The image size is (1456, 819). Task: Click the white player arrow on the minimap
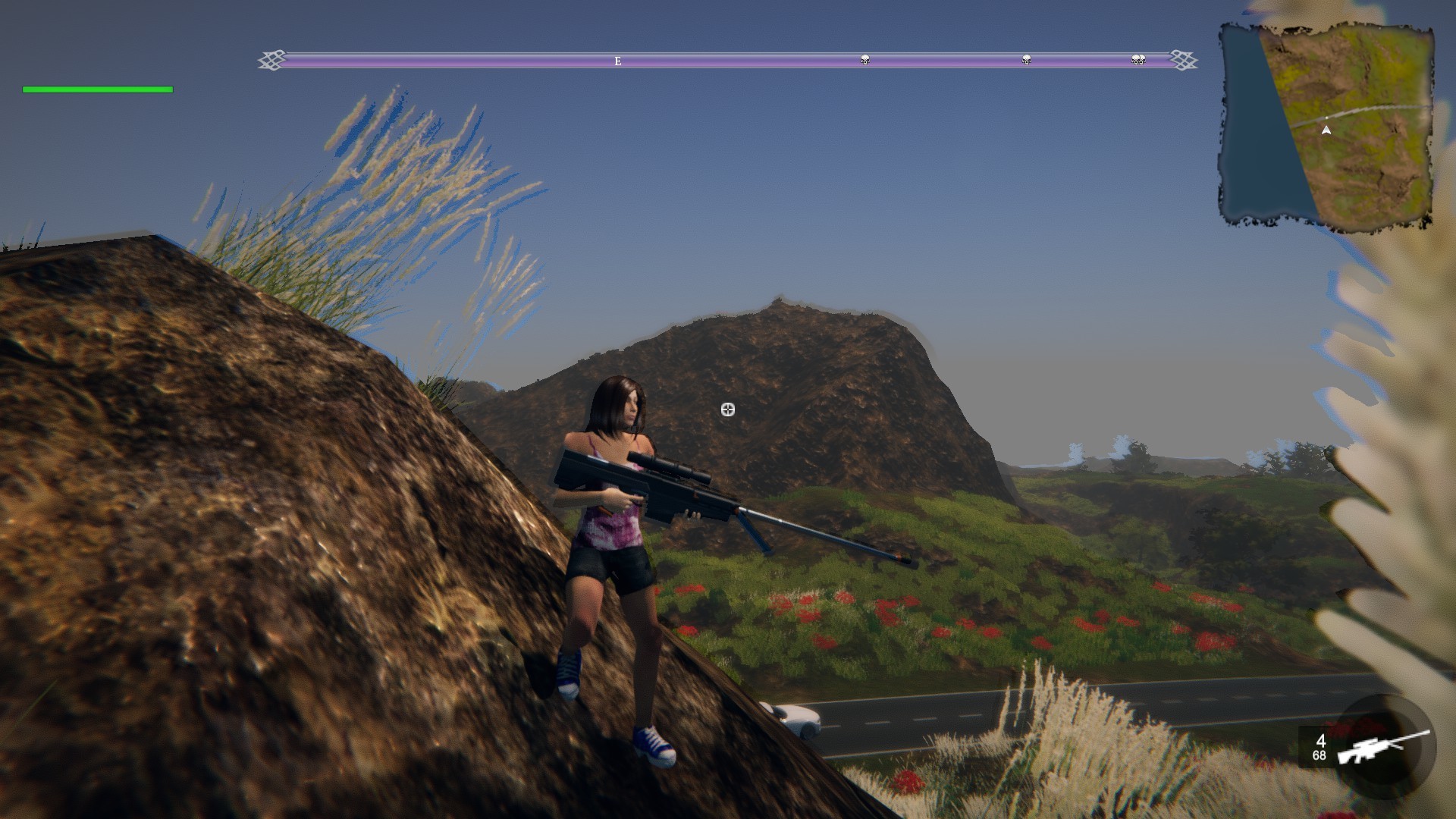pyautogui.click(x=1326, y=130)
